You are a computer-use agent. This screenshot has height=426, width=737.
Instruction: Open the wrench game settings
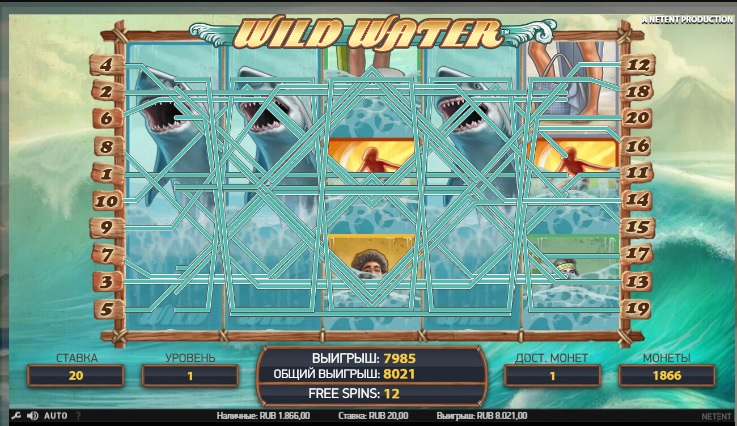15,415
